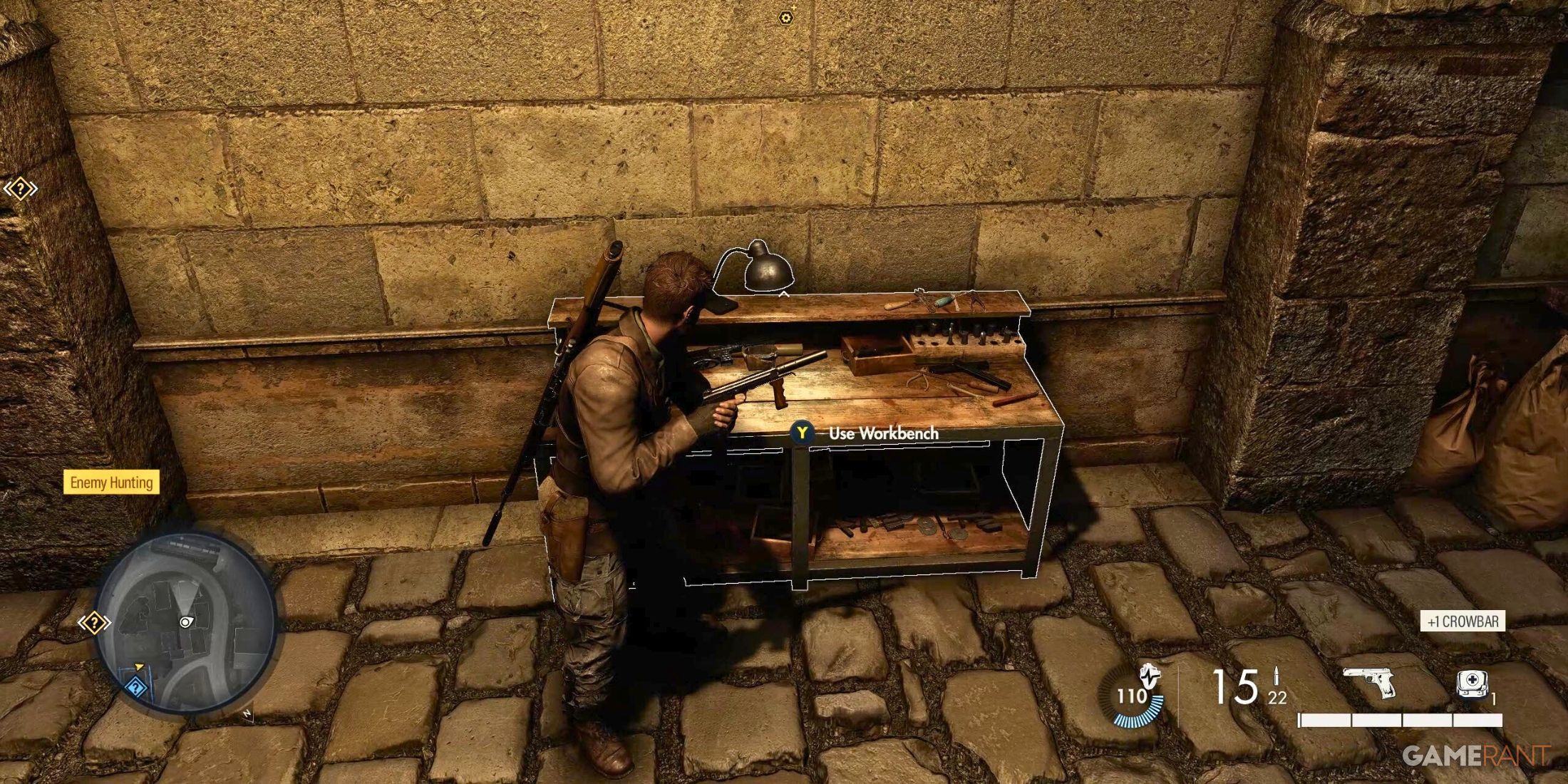
Task: Expand the left arrow of the offscreen objective marker
Action: click(x=8, y=188)
